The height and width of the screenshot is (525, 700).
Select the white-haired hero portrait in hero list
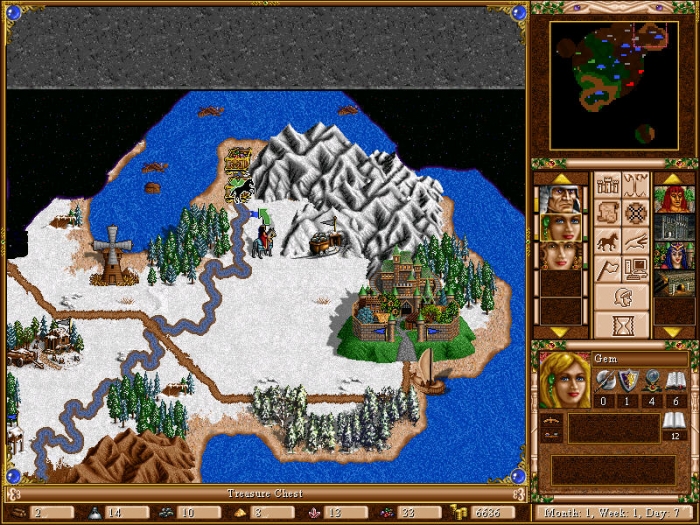point(560,199)
